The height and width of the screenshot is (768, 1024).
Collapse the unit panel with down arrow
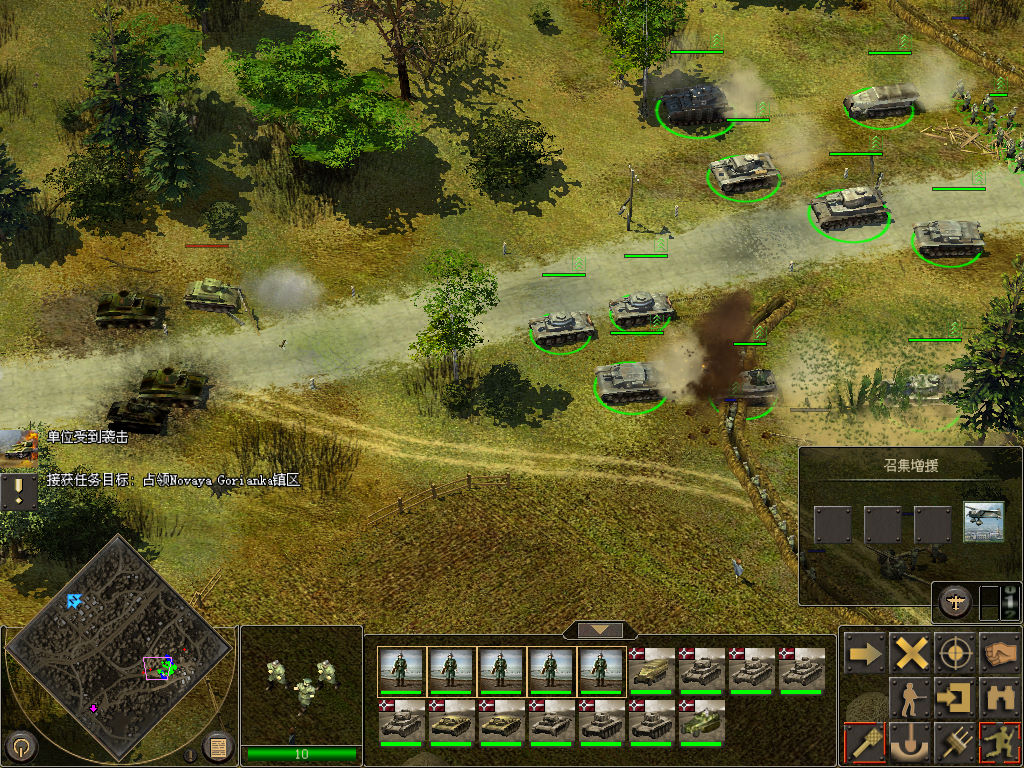(x=600, y=630)
